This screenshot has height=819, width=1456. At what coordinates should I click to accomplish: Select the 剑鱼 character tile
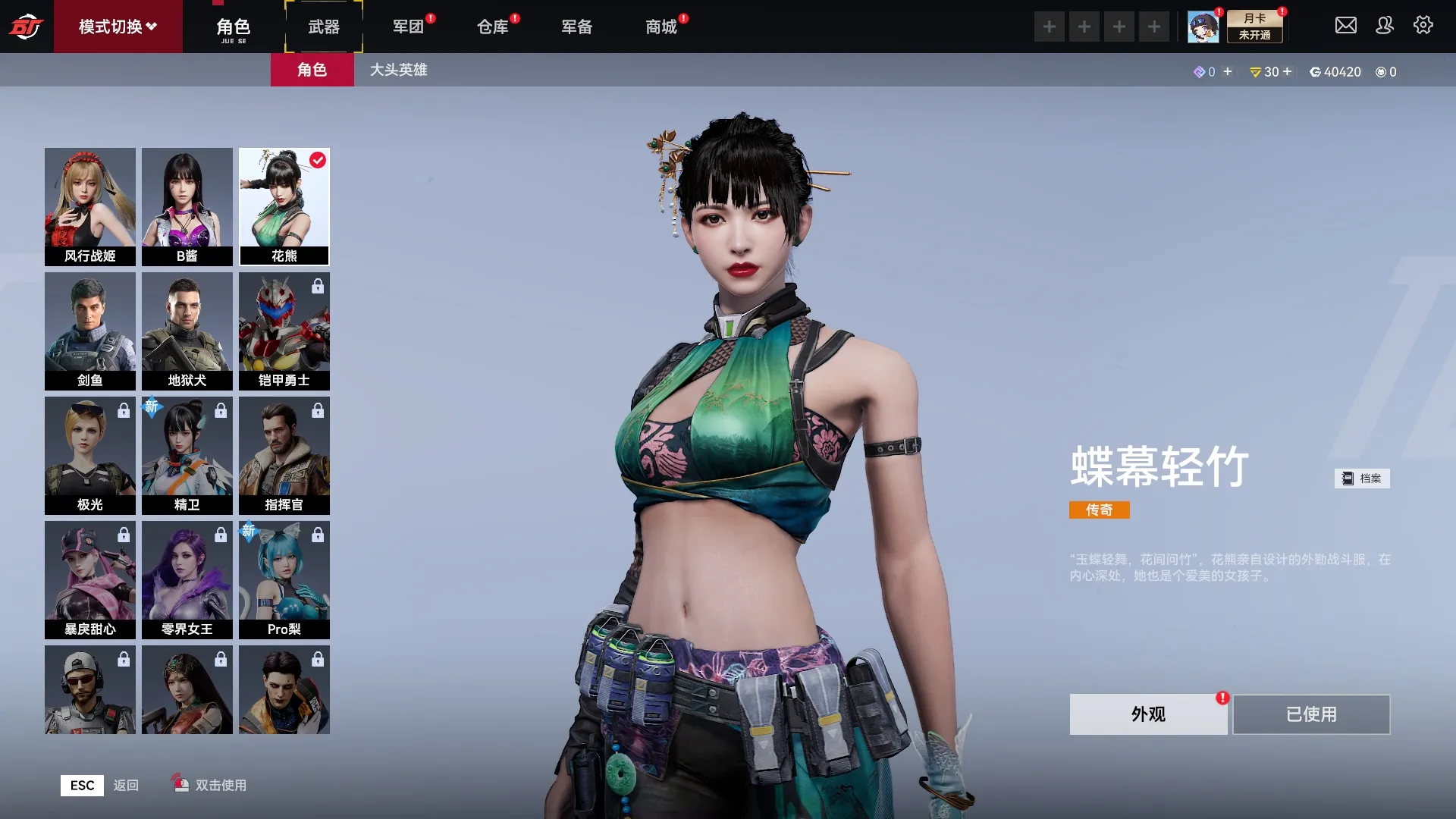point(90,331)
